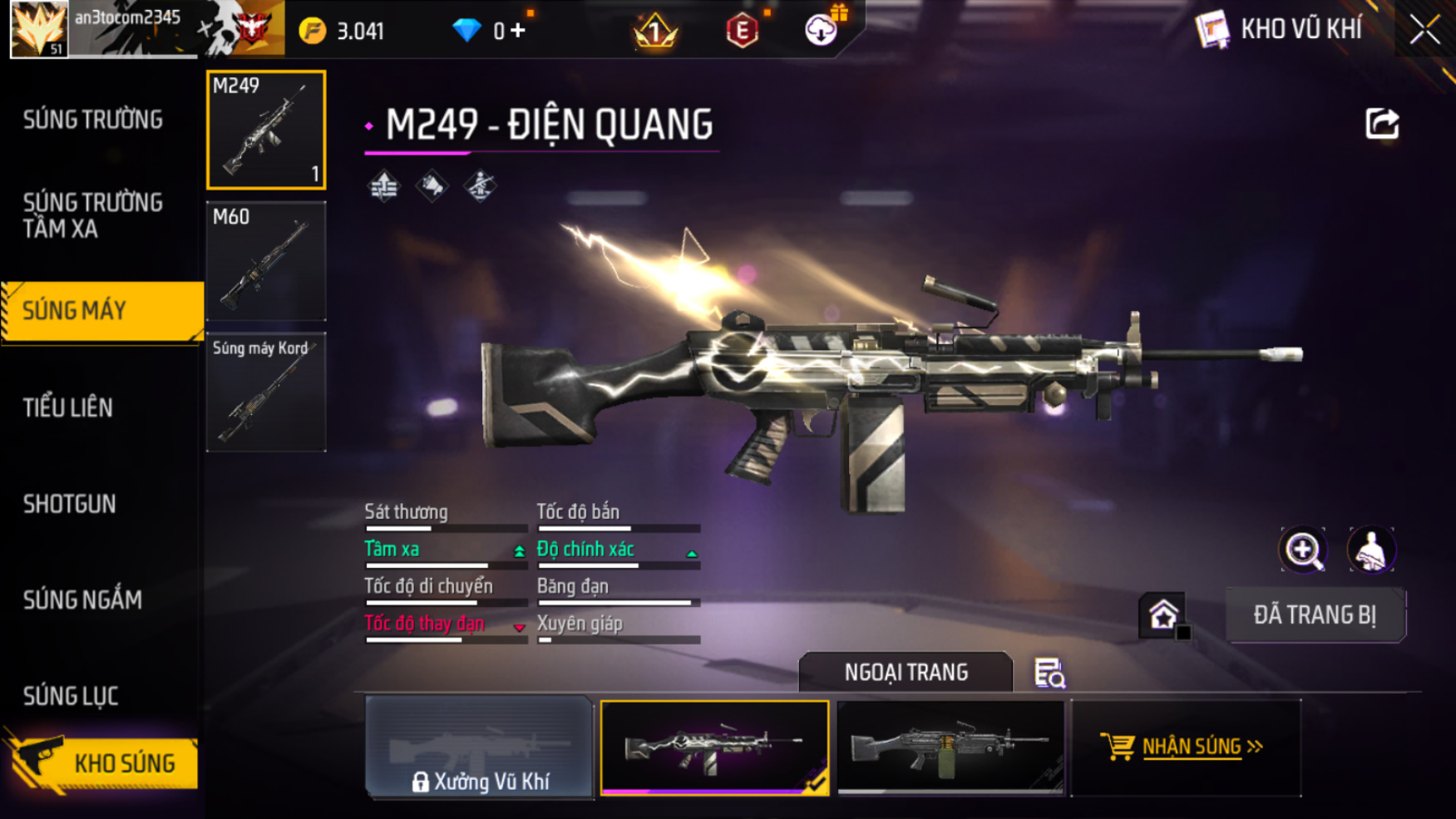This screenshot has height=819, width=1456.
Task: Select the M249 weapon tile
Action: pyautogui.click(x=266, y=130)
